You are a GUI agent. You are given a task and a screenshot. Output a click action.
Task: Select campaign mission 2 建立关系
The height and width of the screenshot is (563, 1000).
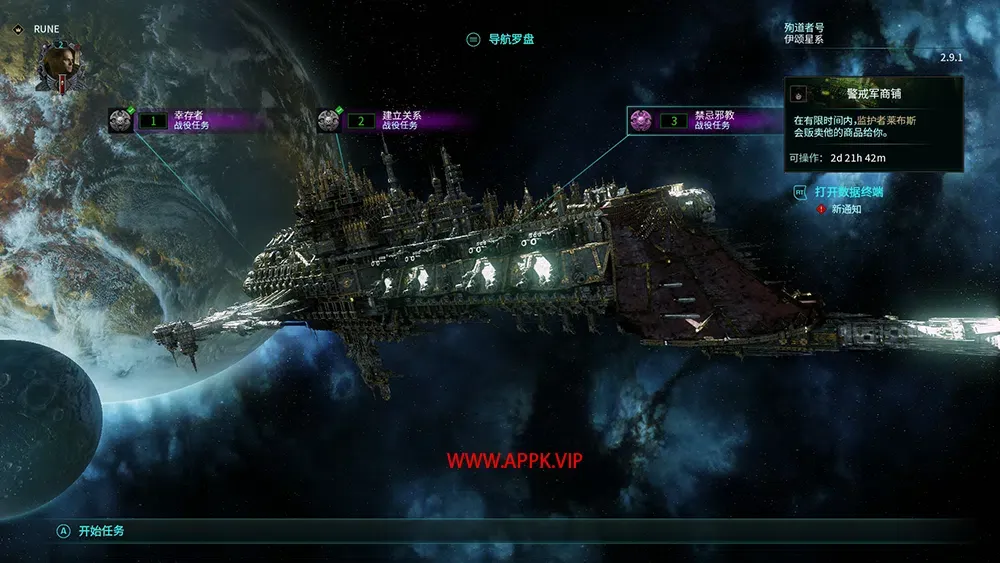[x=393, y=121]
